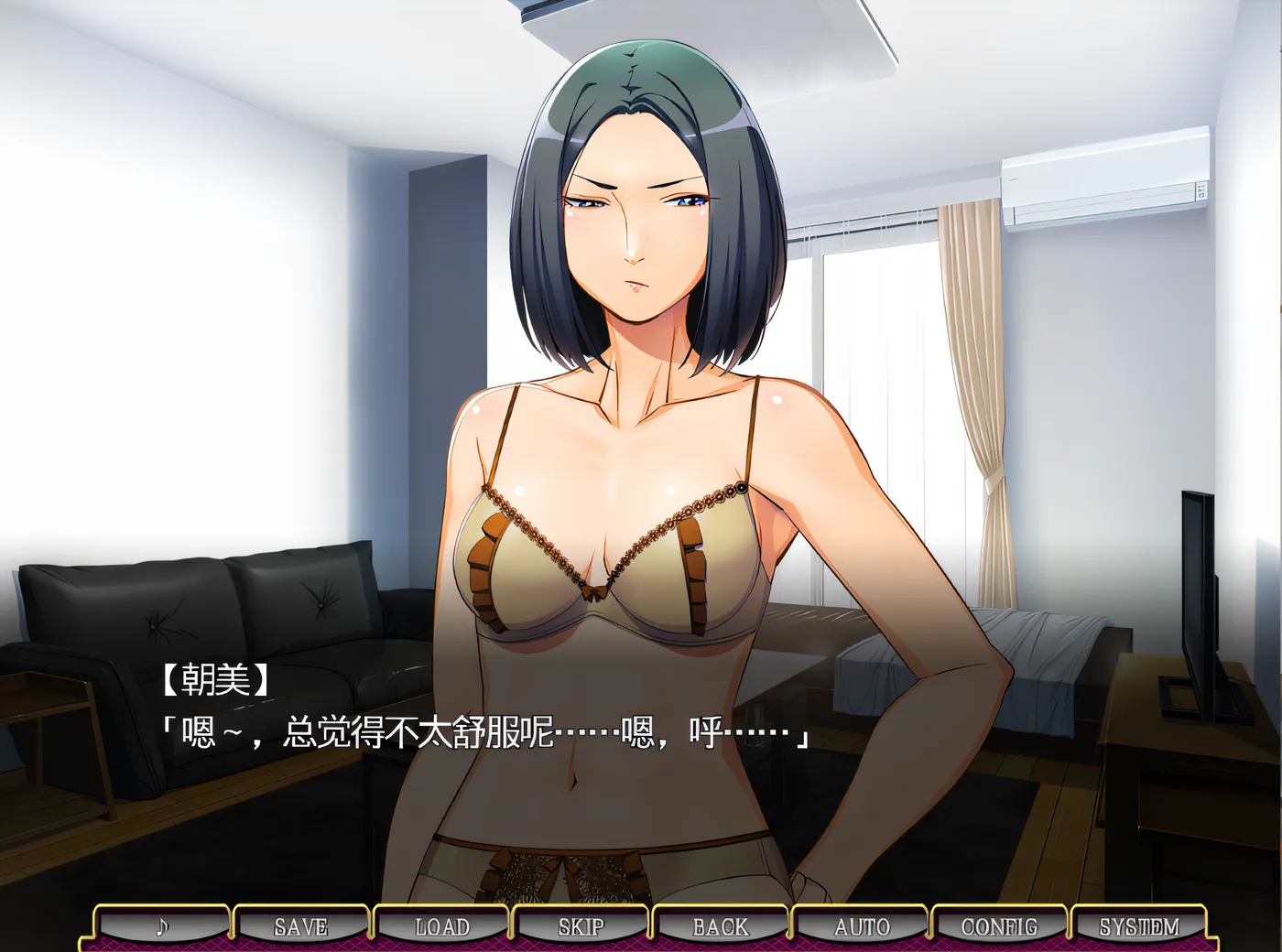Fast-forward the story using SKIP
The width and height of the screenshot is (1282, 952).
[581, 926]
